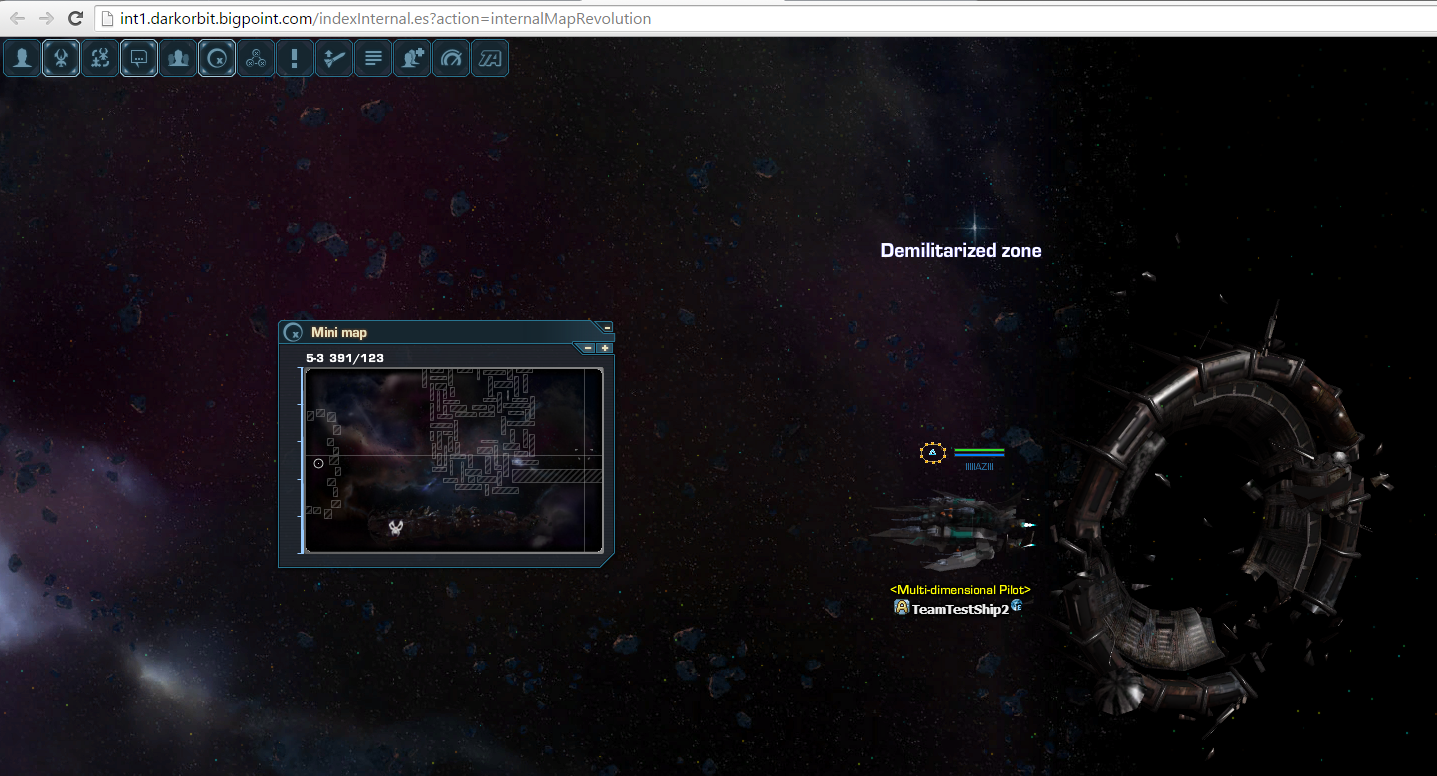Toggle the ship window icon
Image resolution: width=1437 pixels, height=776 pixels.
coord(61,58)
